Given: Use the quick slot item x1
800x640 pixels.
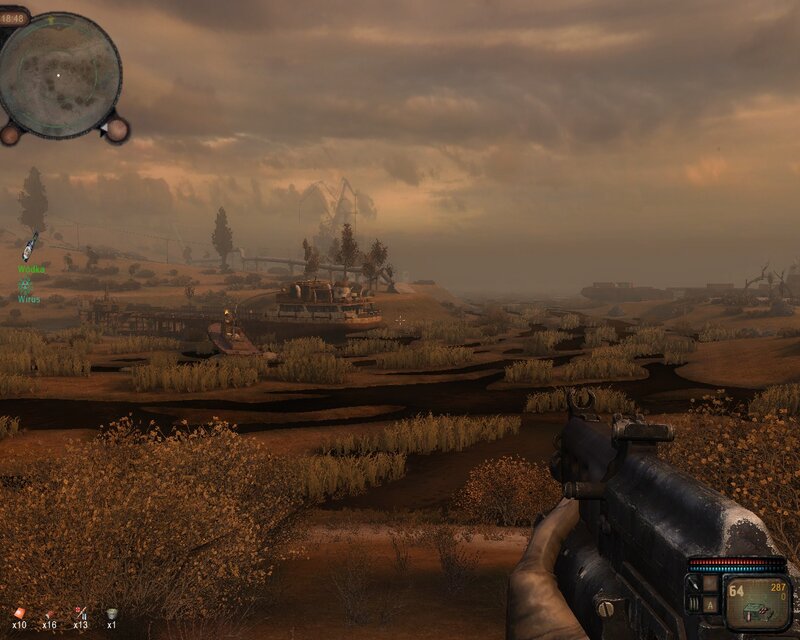Looking at the screenshot, I should 111,614.
